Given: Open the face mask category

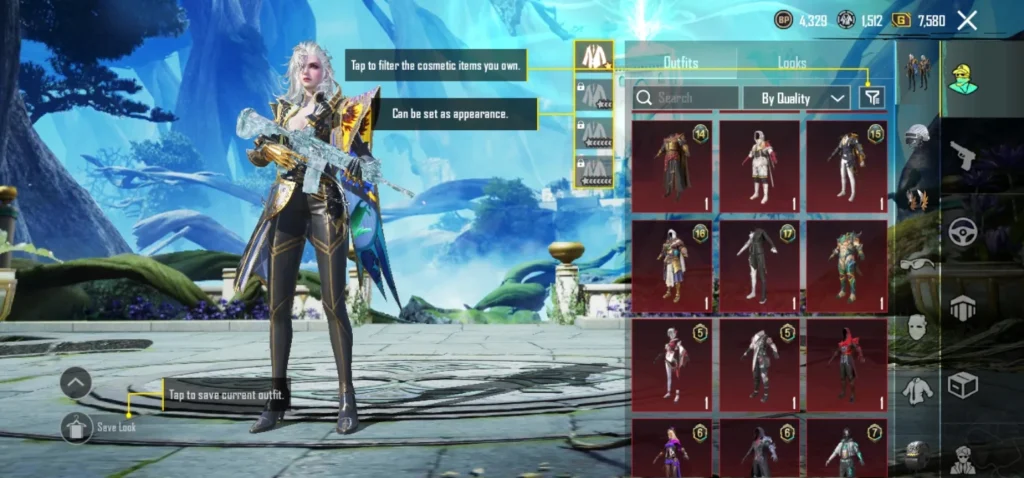Looking at the screenshot, I should click(x=918, y=326).
